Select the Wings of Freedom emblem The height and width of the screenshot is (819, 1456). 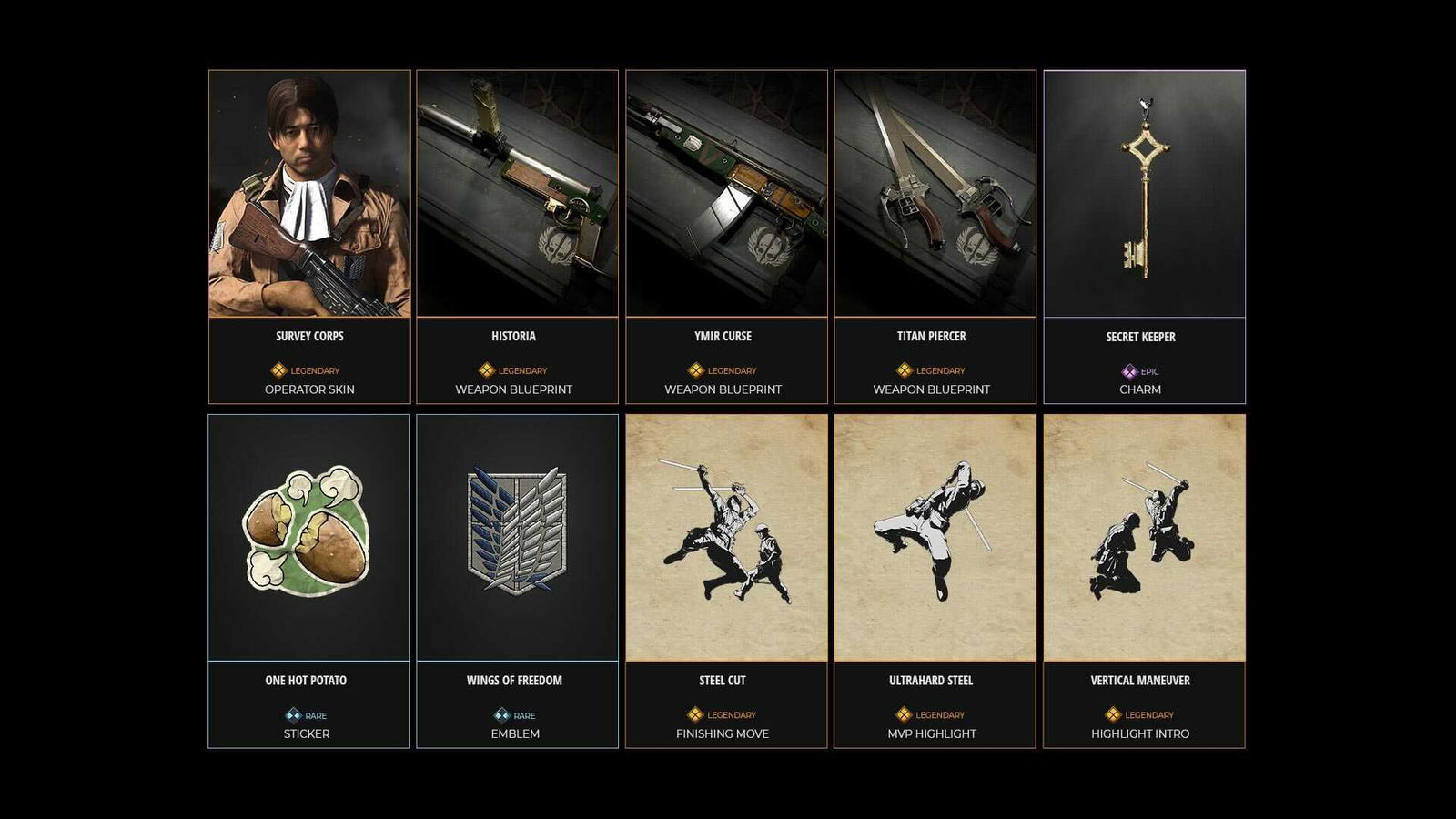pyautogui.click(x=517, y=537)
